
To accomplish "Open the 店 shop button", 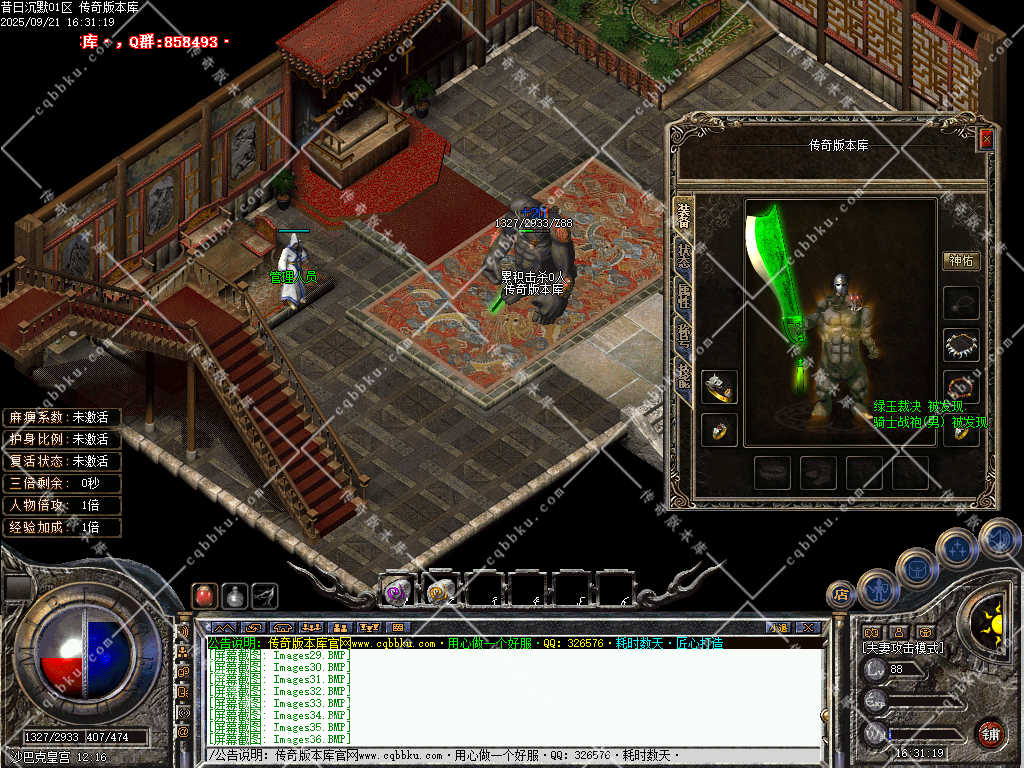I will point(840,594).
